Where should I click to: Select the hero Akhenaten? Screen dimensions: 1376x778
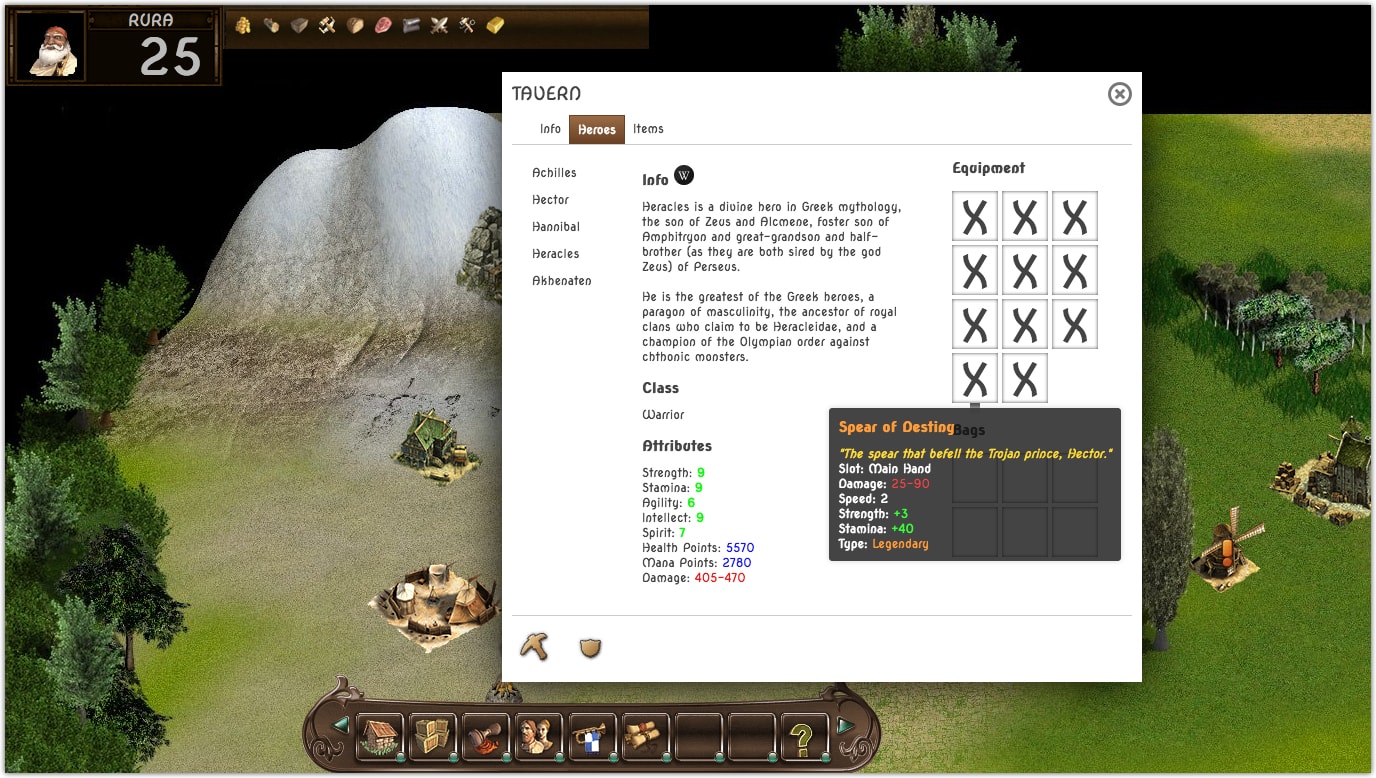tap(561, 281)
